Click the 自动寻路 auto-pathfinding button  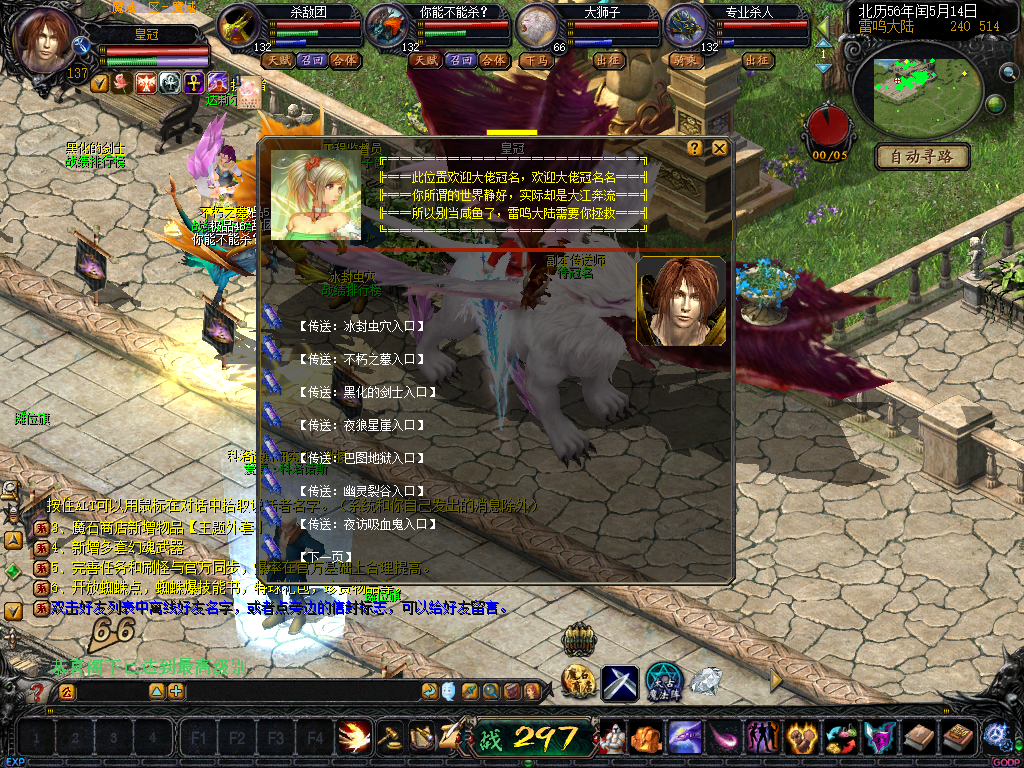922,156
